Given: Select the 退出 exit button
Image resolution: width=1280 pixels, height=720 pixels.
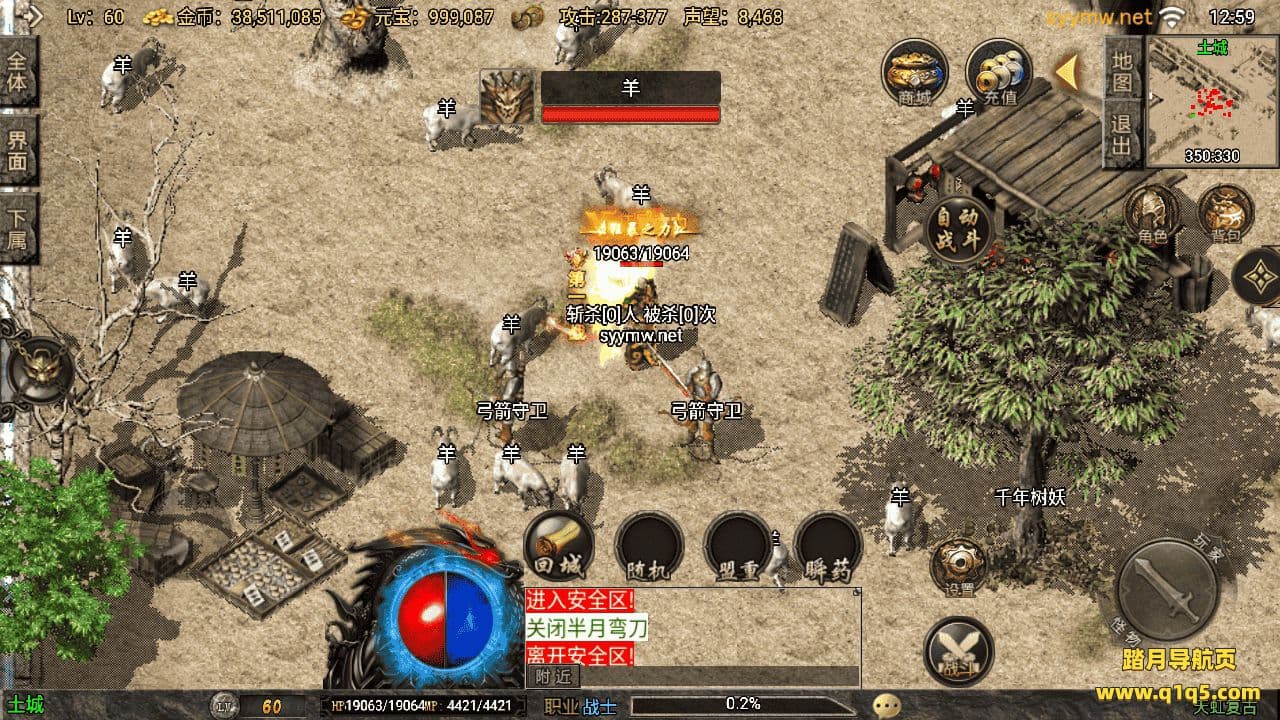Looking at the screenshot, I should coord(1122,135).
